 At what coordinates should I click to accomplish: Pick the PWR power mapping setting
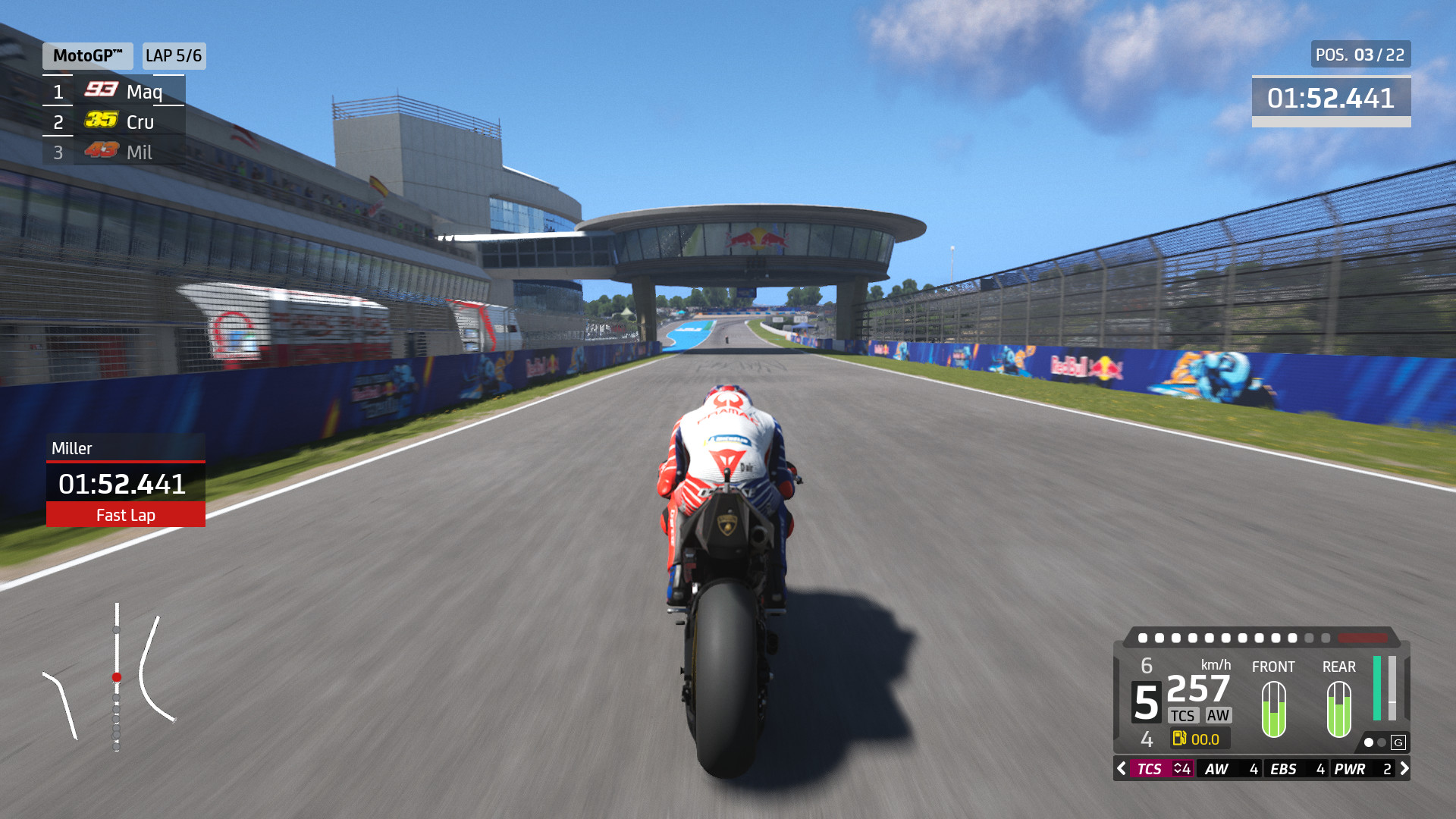(1363, 769)
